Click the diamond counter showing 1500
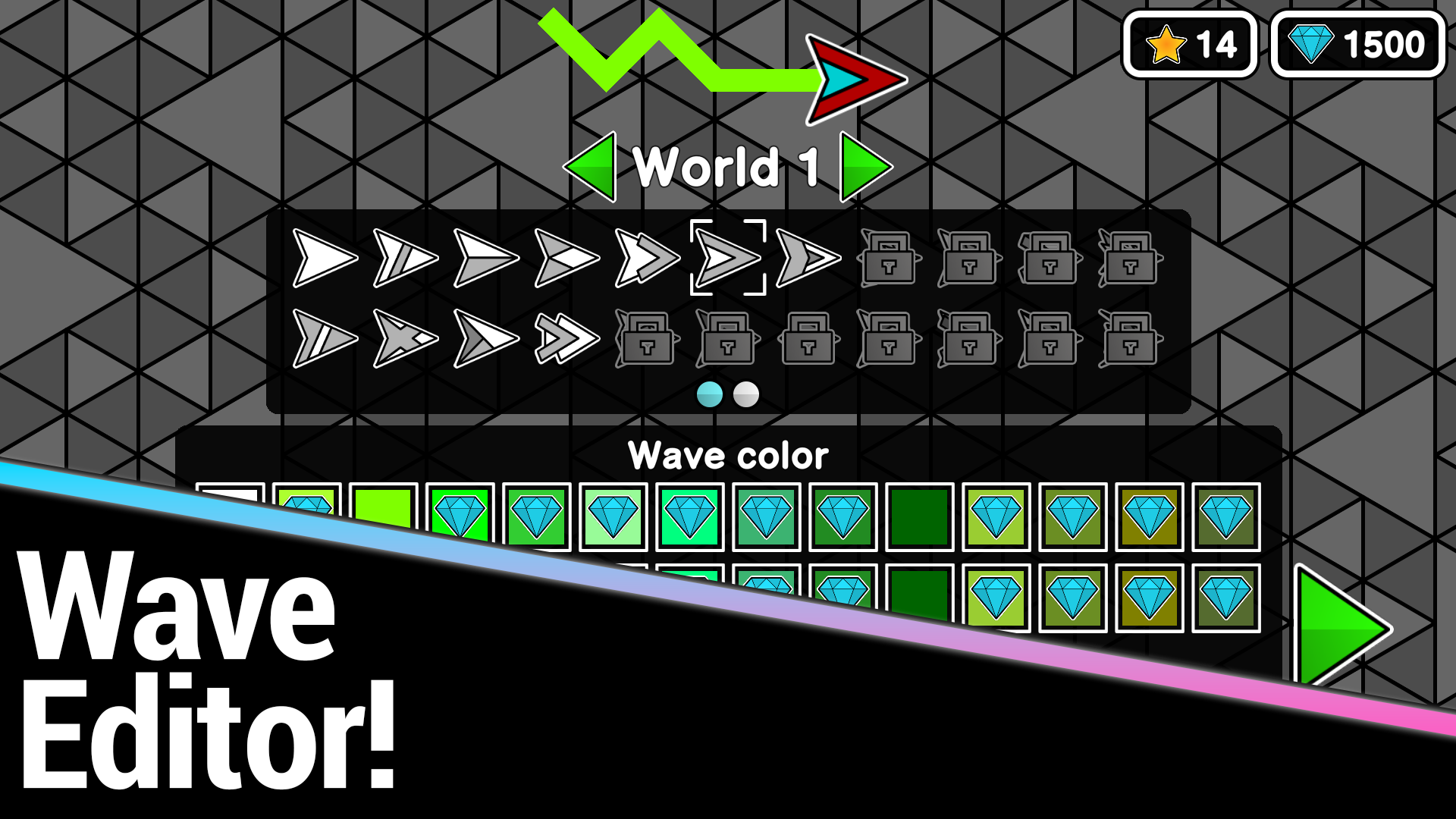This screenshot has width=1456, height=819. click(1357, 43)
